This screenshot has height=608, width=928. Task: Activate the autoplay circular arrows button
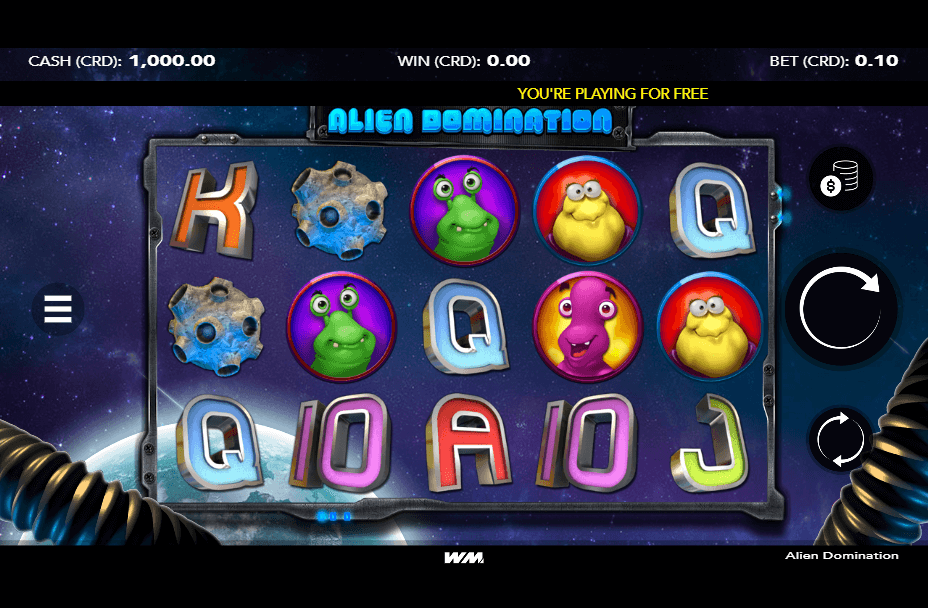click(841, 438)
